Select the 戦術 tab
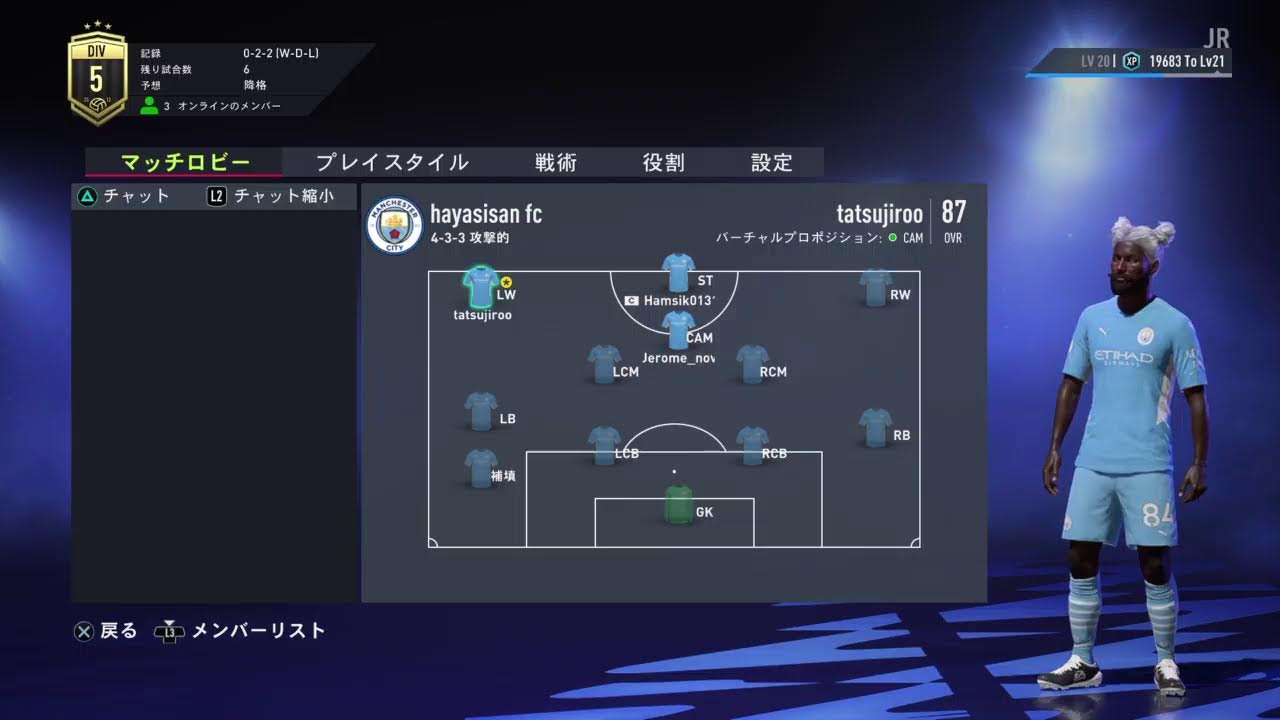The width and height of the screenshot is (1280, 720). tap(555, 163)
